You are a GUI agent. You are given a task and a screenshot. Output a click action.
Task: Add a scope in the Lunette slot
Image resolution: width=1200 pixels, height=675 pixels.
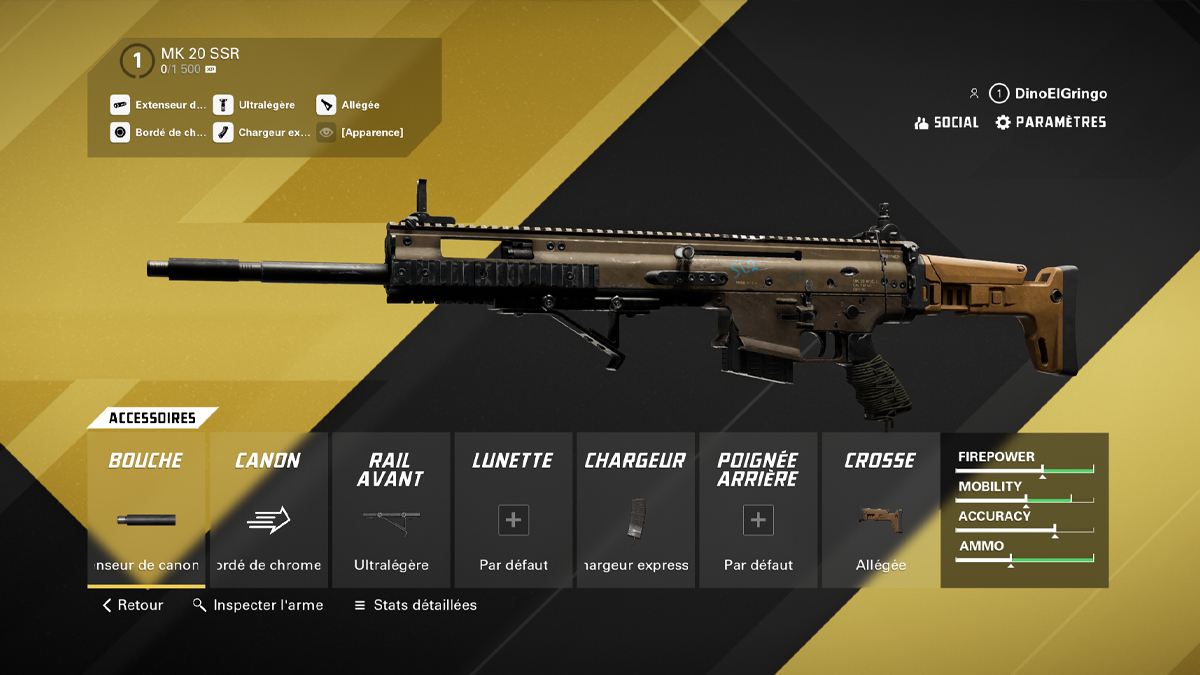pos(513,520)
